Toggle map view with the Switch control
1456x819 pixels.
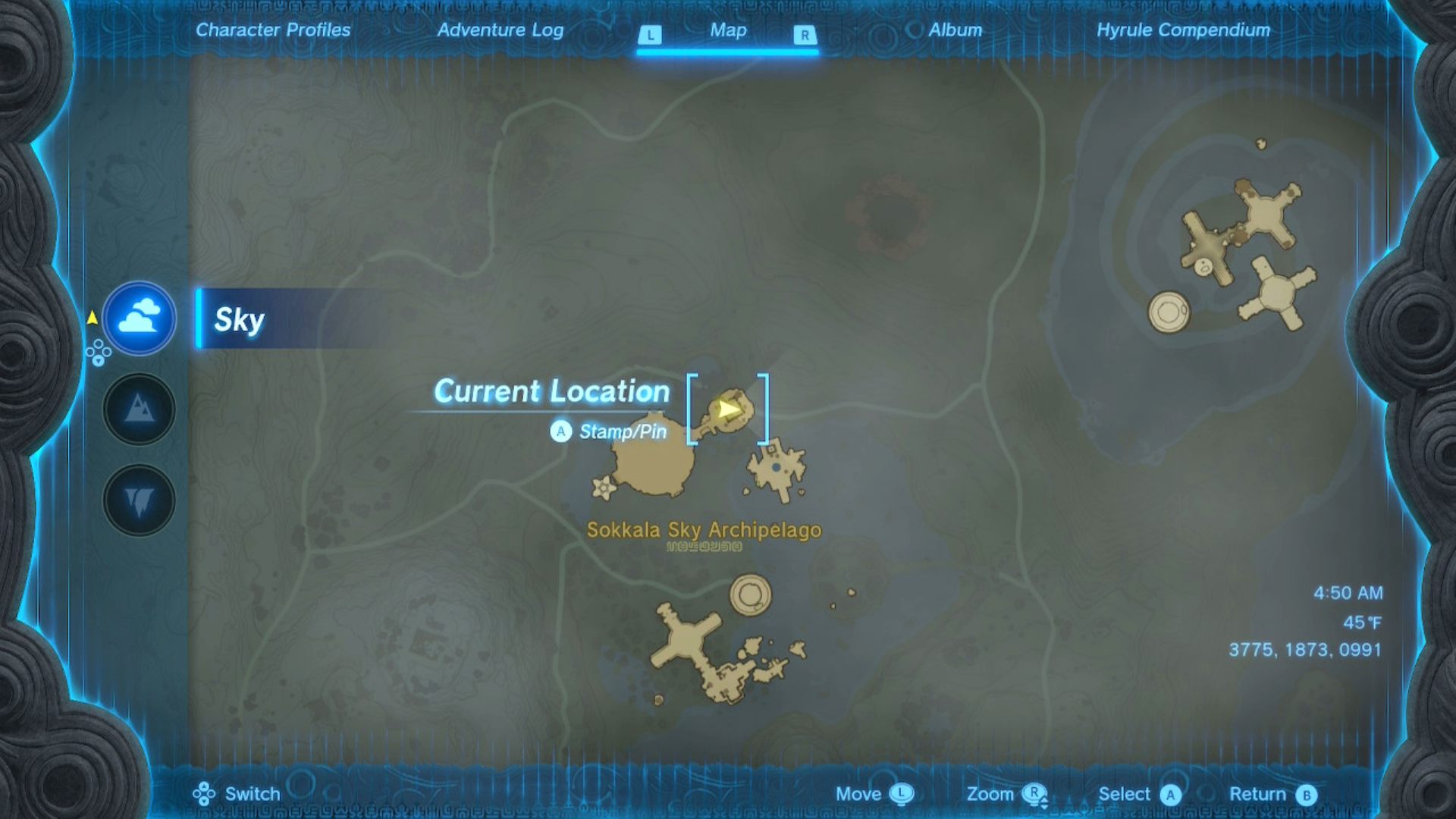(x=203, y=793)
